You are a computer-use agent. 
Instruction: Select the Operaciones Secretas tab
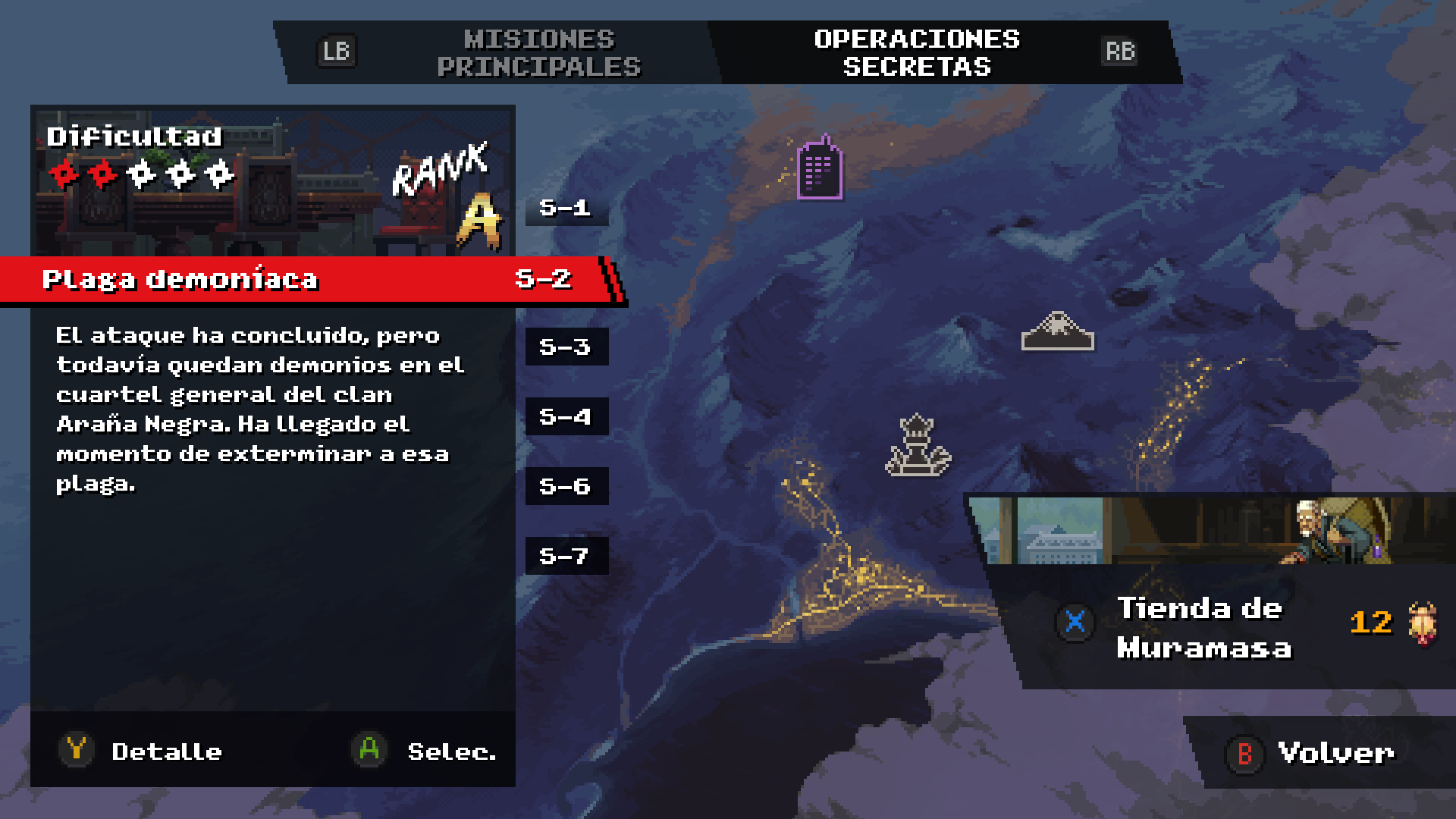(916, 52)
